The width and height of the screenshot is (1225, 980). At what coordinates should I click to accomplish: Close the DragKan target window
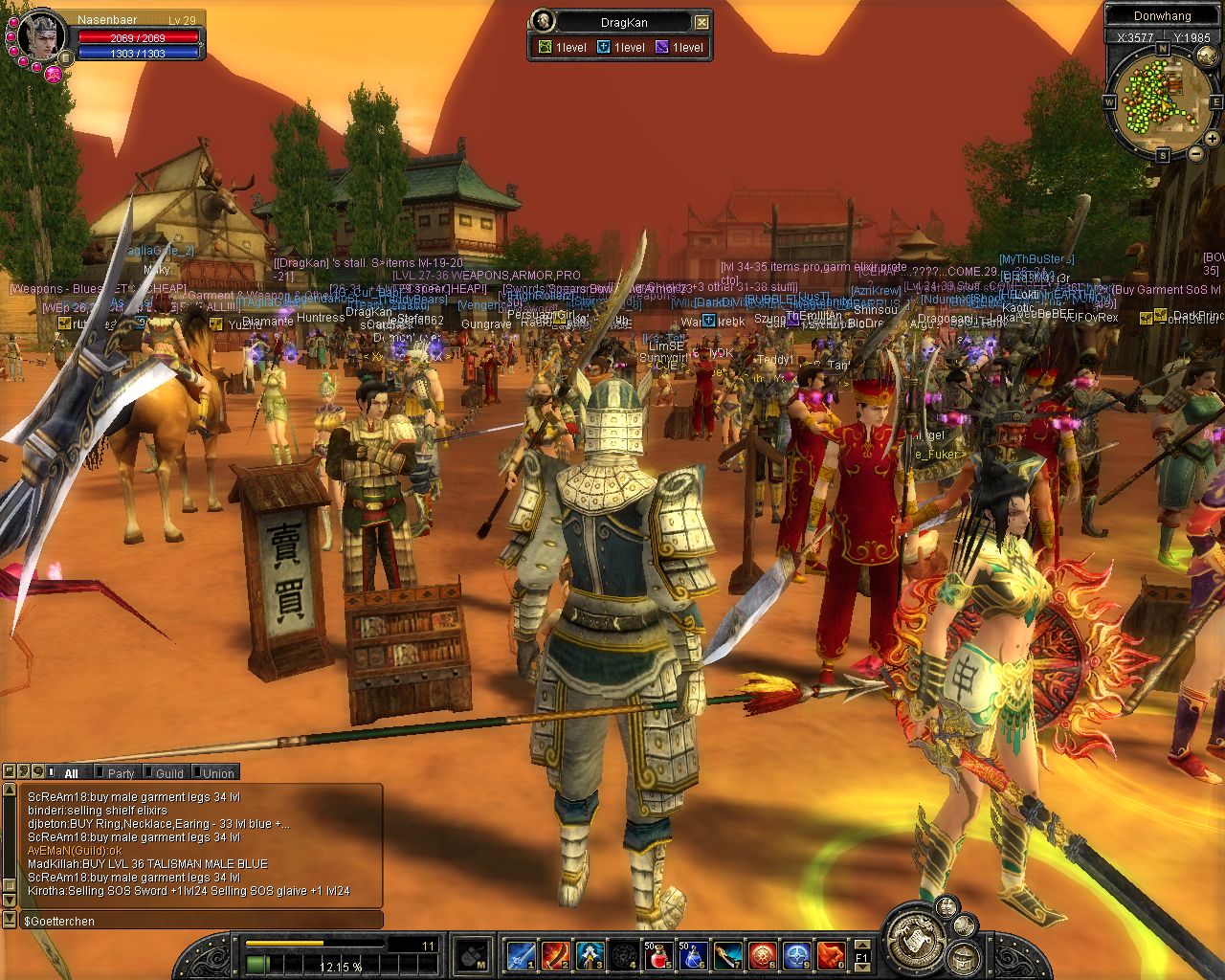click(x=702, y=22)
